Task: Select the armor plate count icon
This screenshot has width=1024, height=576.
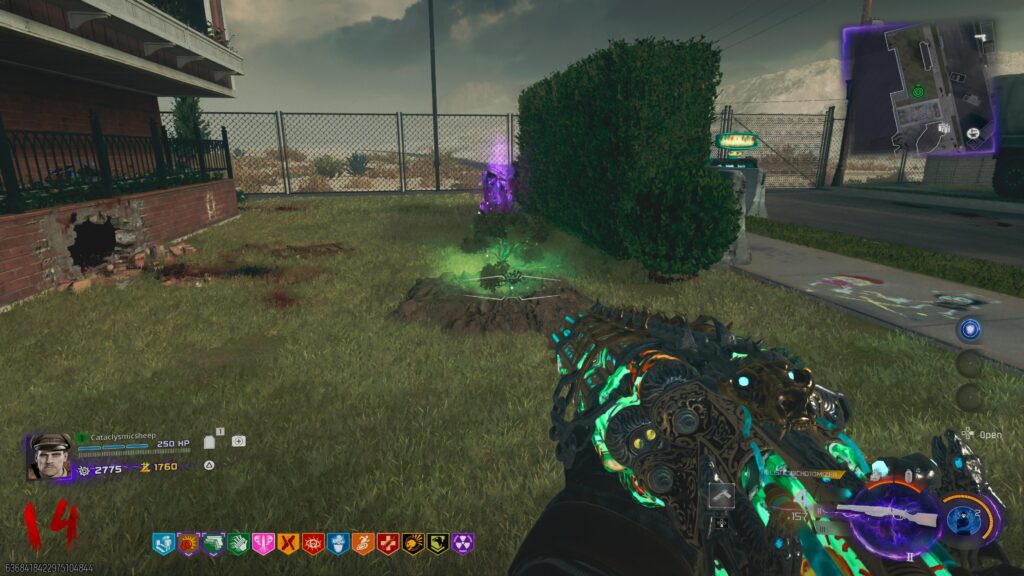Action: 211,441
